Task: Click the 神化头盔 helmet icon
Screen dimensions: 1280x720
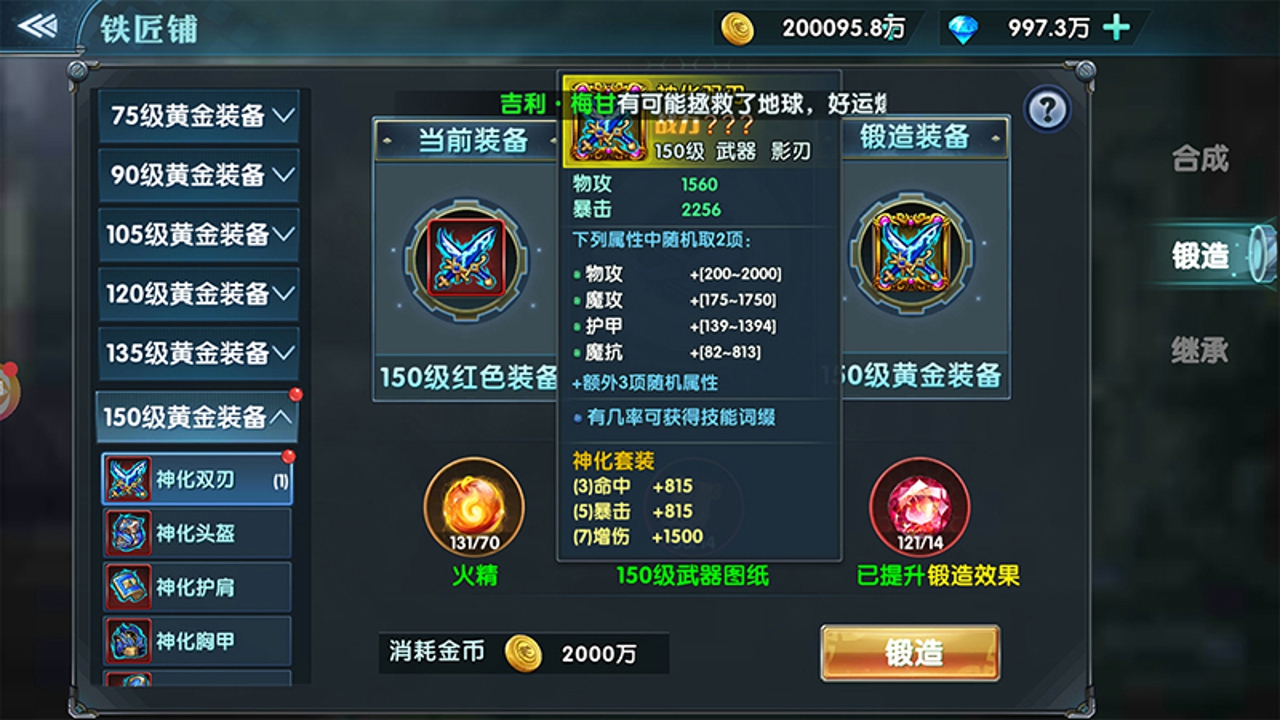Action: [x=130, y=532]
